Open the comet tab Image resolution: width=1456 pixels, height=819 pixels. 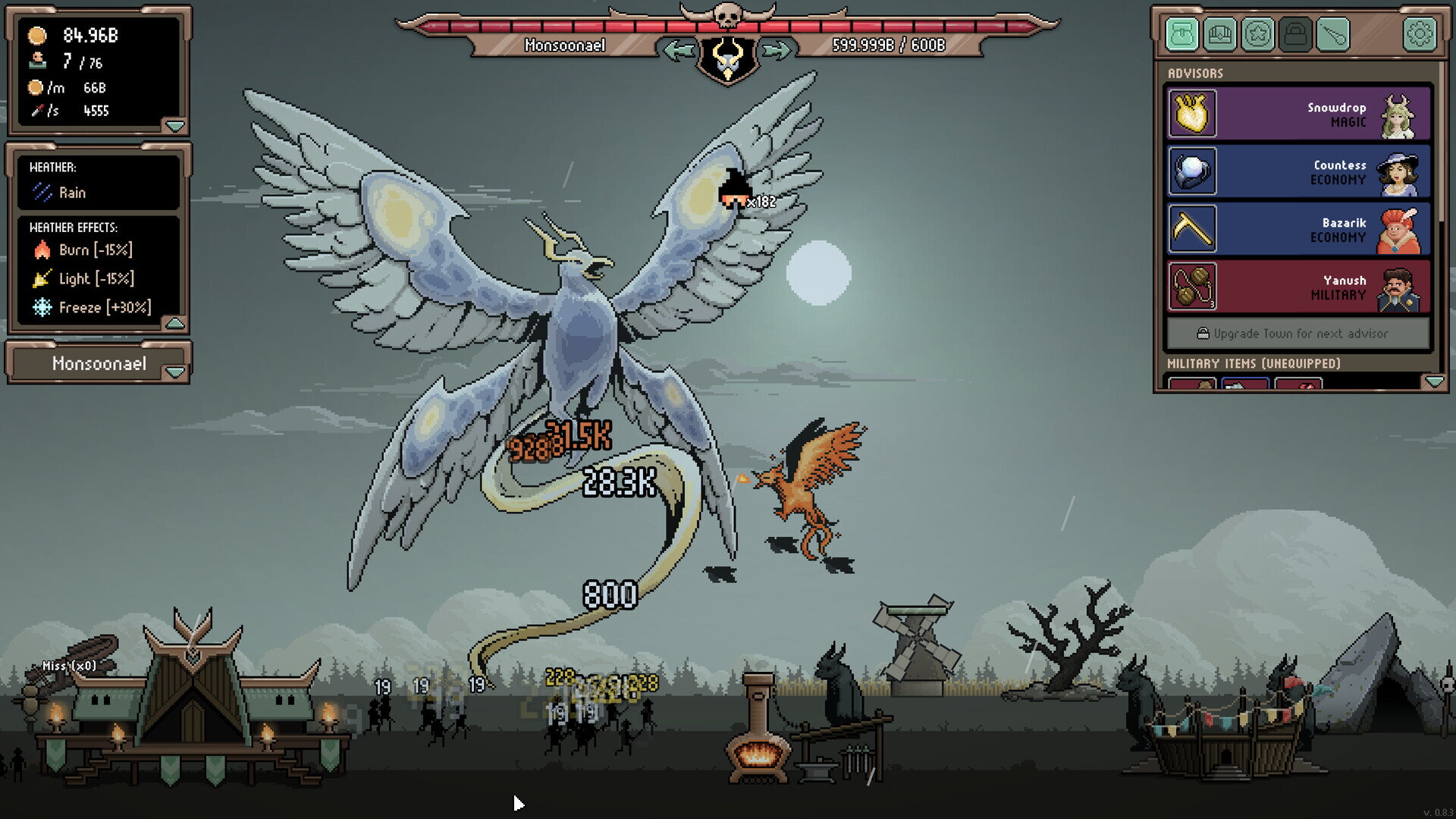[x=1333, y=34]
